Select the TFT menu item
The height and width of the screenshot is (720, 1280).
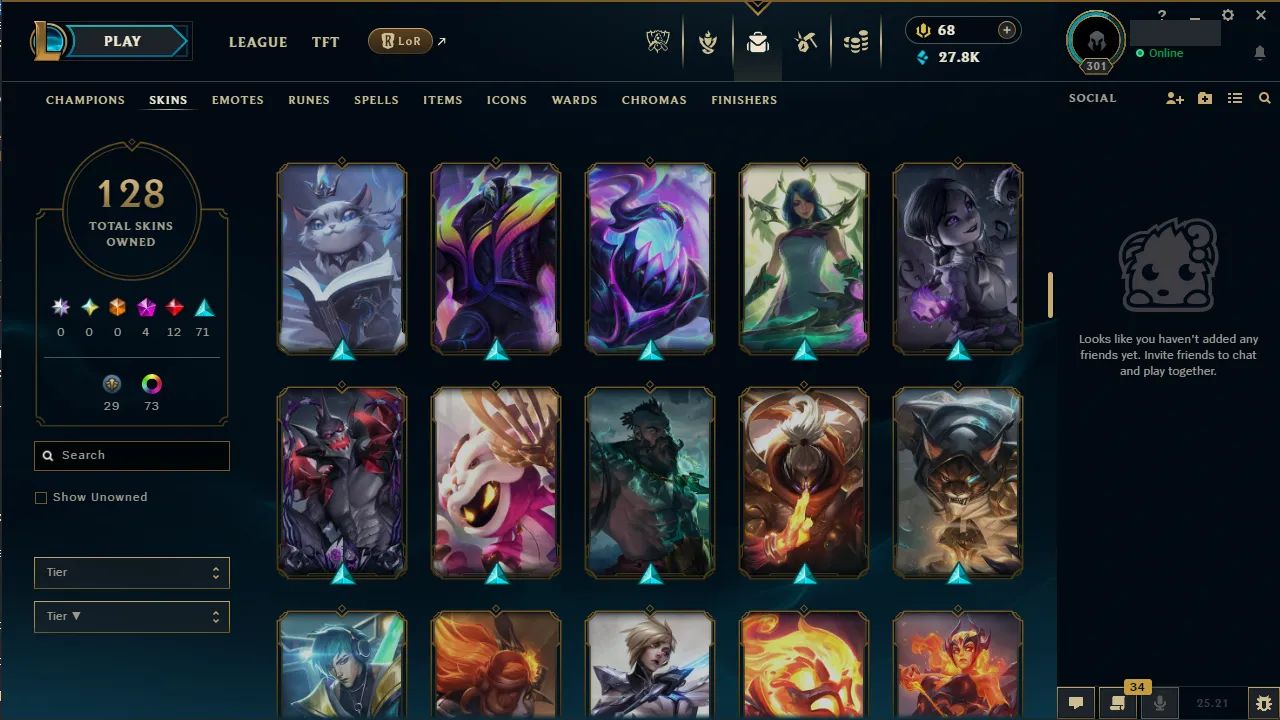[x=325, y=42]
